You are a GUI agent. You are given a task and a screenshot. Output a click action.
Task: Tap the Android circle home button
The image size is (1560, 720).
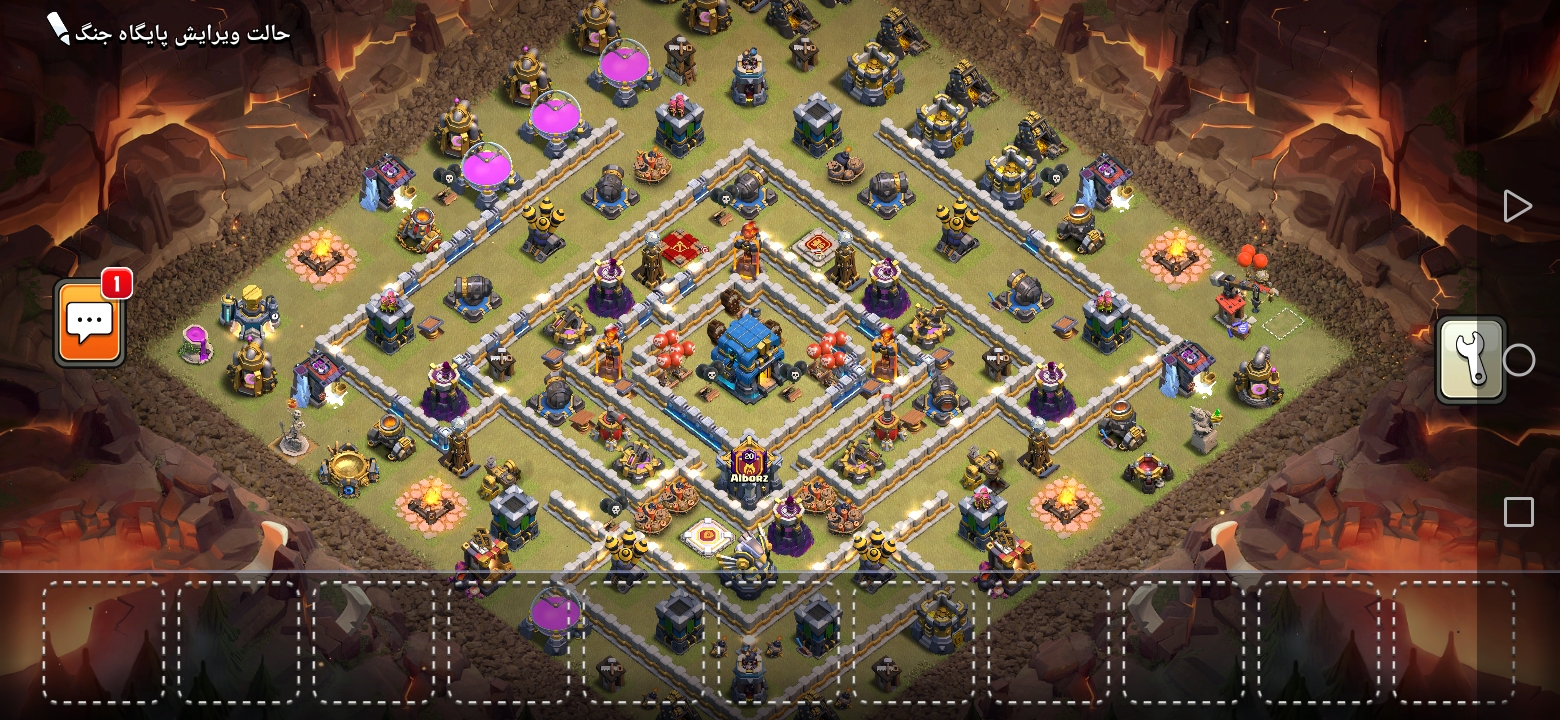click(1518, 360)
